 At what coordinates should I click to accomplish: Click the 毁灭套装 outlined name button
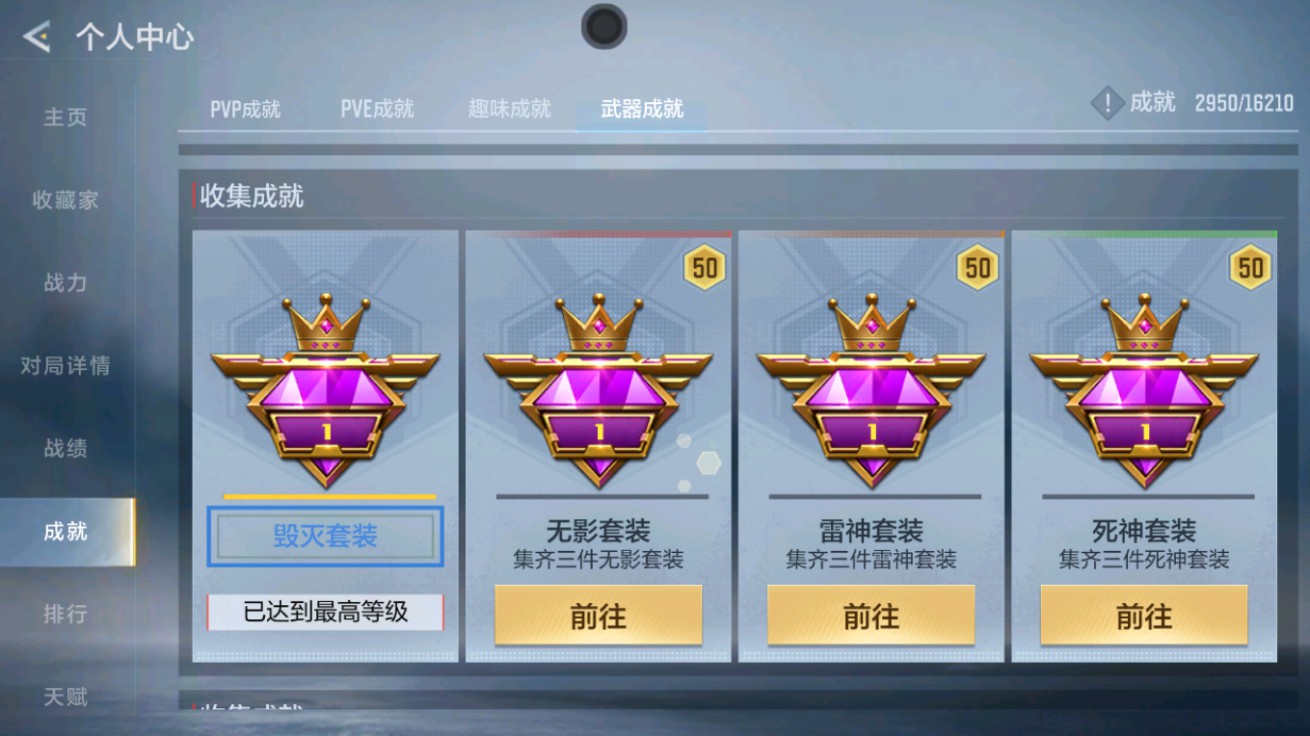pyautogui.click(x=324, y=536)
